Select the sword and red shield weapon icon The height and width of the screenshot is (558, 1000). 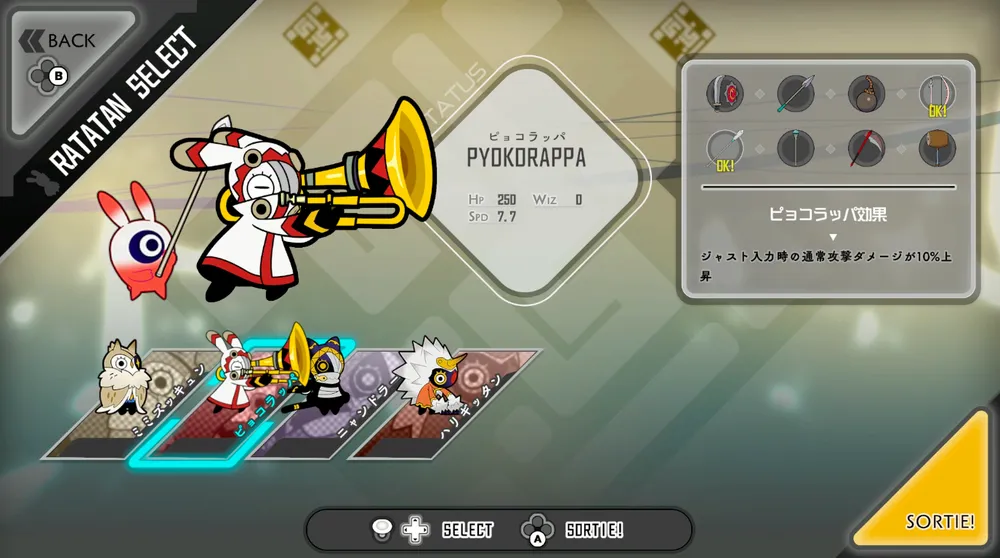click(x=725, y=94)
